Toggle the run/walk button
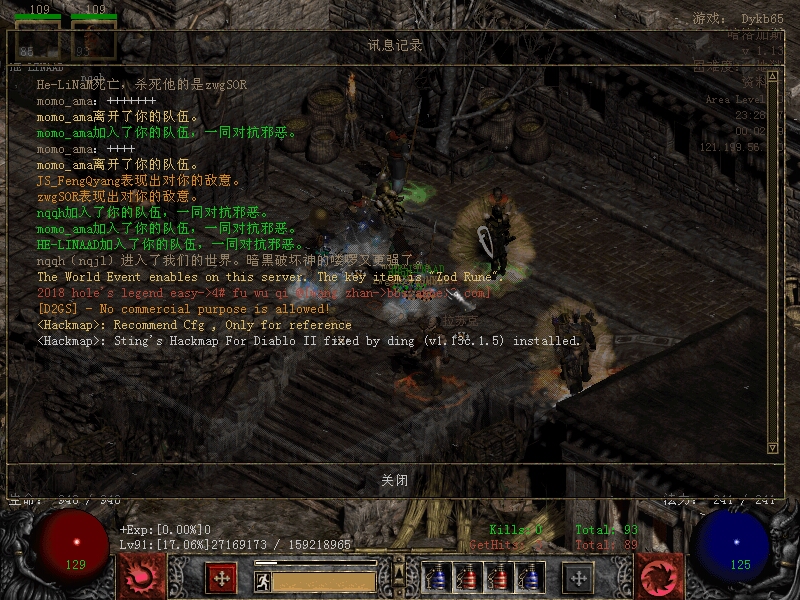800x600 pixels. tap(262, 581)
